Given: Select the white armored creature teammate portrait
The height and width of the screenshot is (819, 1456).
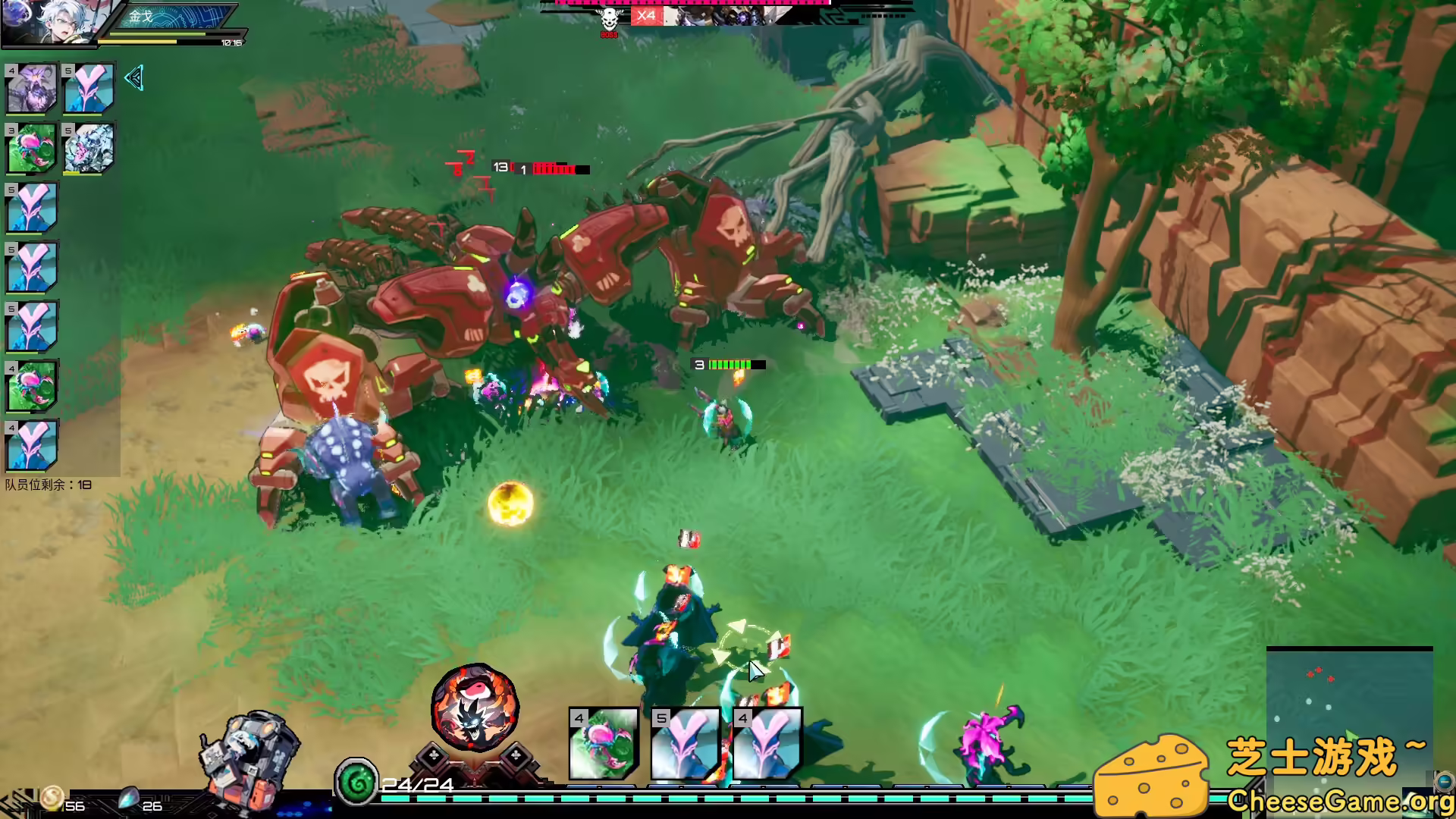Looking at the screenshot, I should coord(89,148).
